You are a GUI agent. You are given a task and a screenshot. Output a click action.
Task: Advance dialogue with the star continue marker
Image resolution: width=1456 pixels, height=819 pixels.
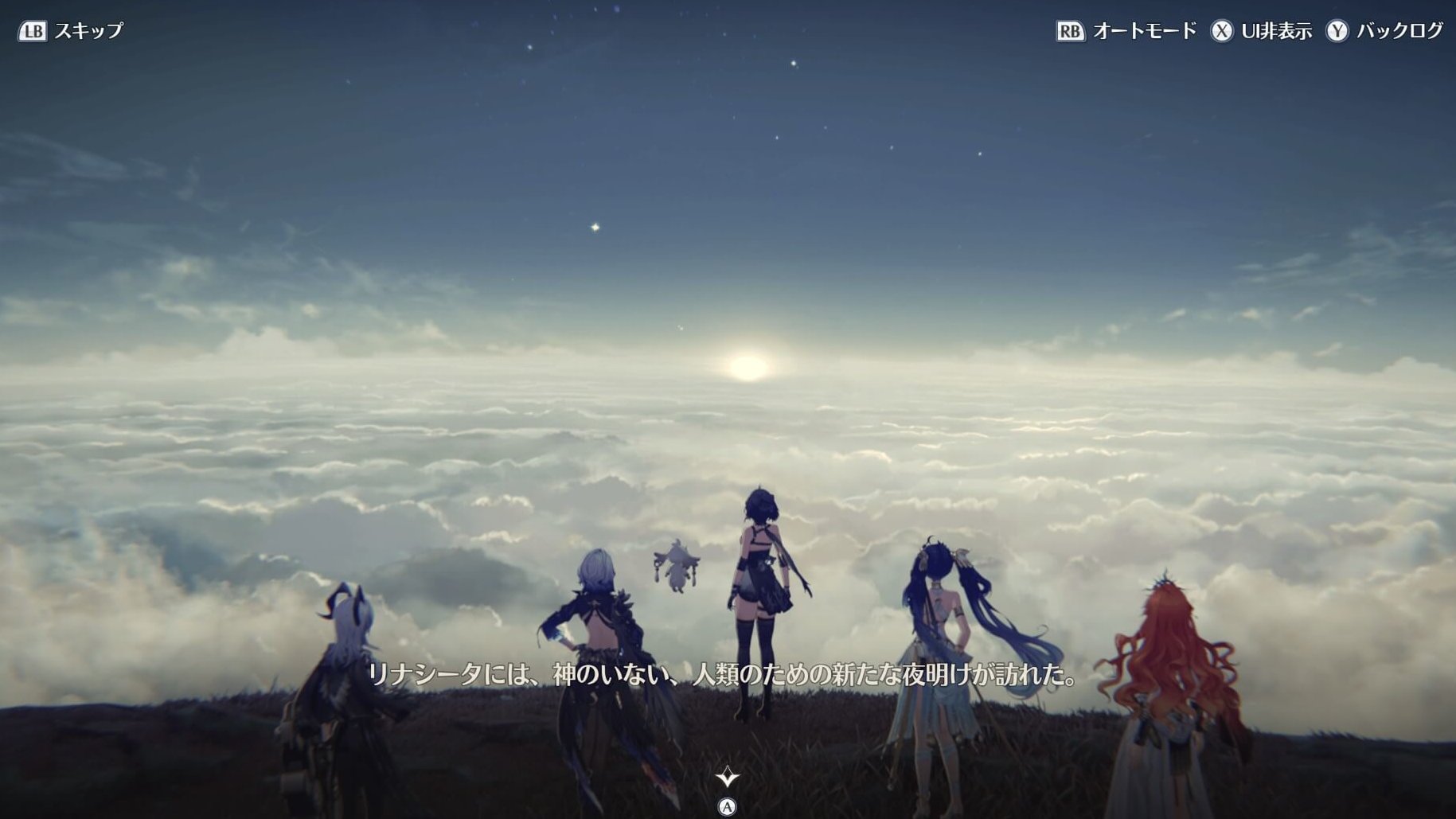(727, 777)
